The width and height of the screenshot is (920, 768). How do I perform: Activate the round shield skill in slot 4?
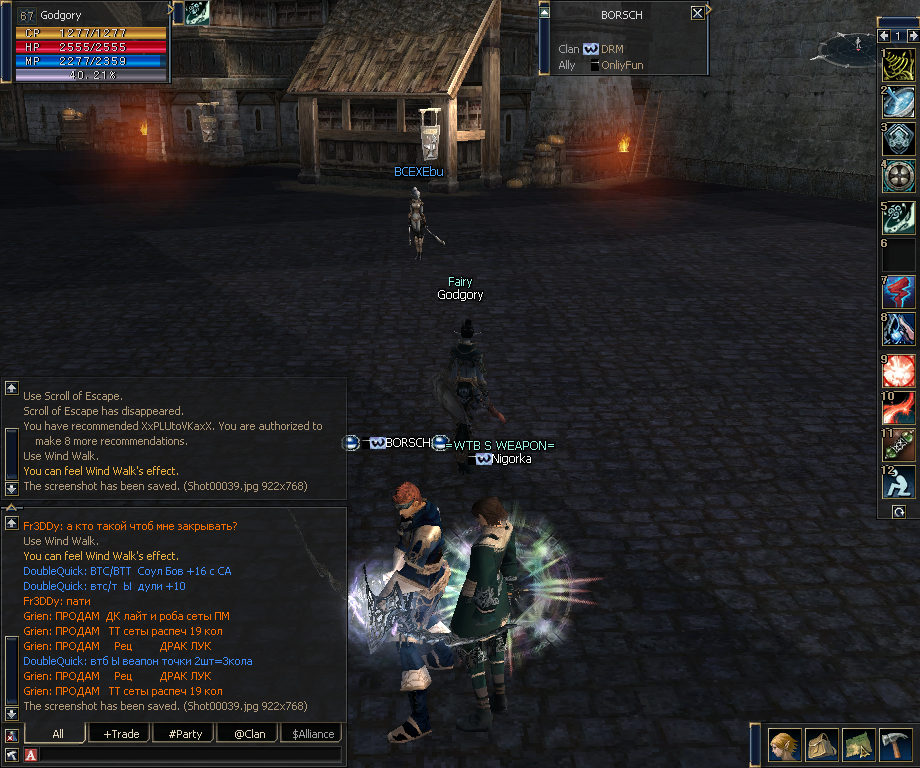pos(898,176)
